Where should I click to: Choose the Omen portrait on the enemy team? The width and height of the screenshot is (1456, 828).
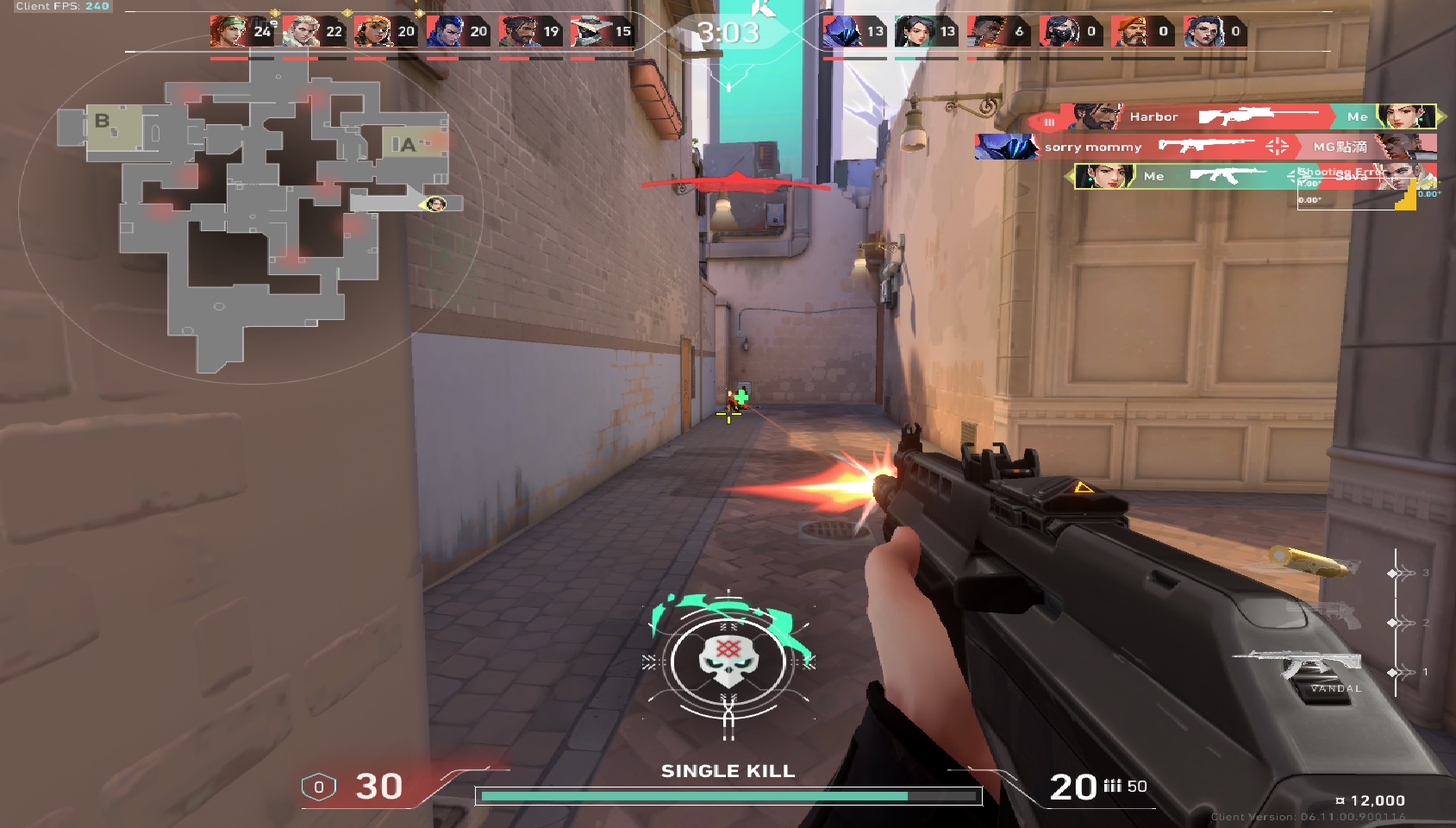840,32
